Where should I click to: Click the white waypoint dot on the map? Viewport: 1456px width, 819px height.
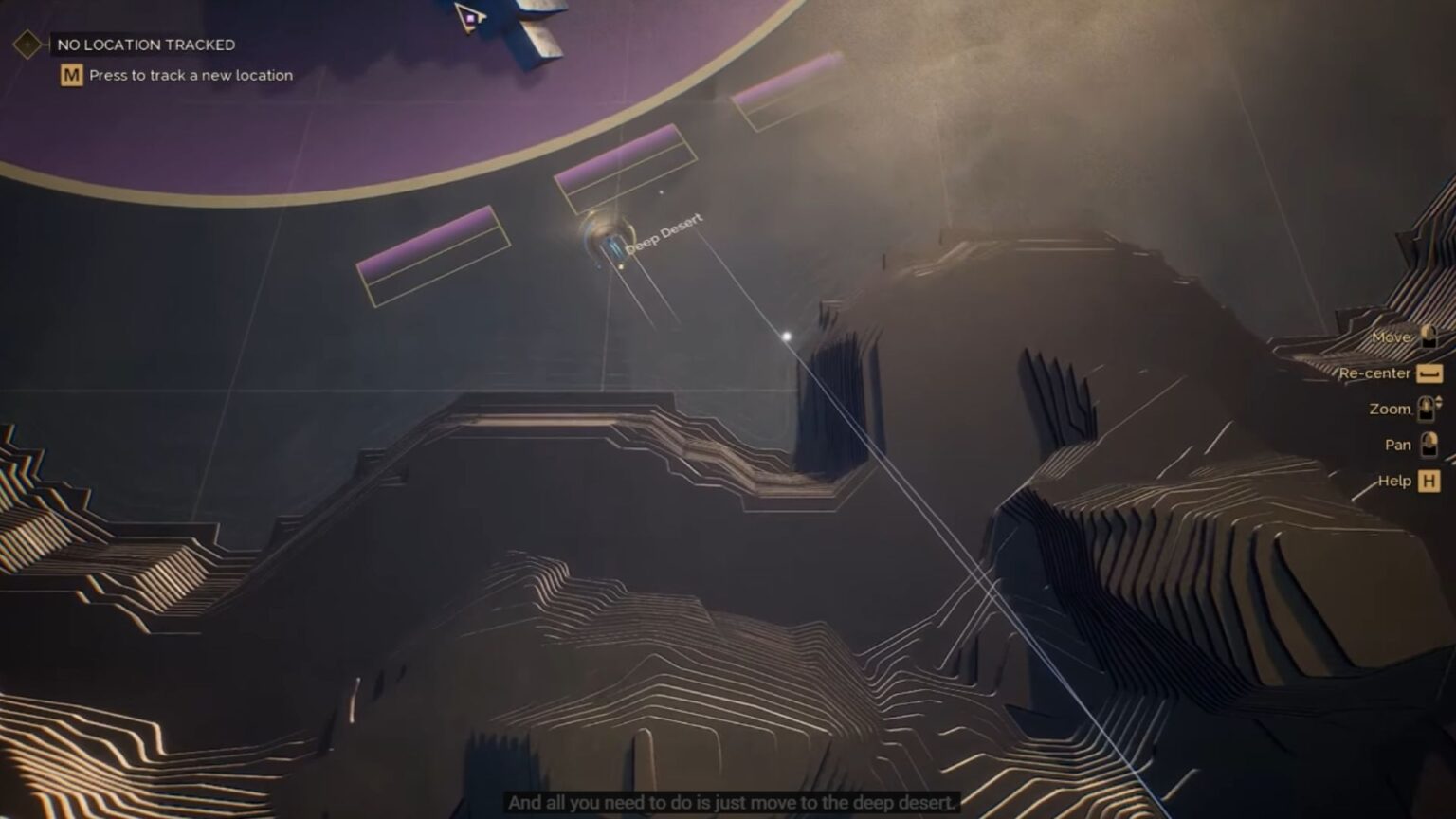(785, 336)
